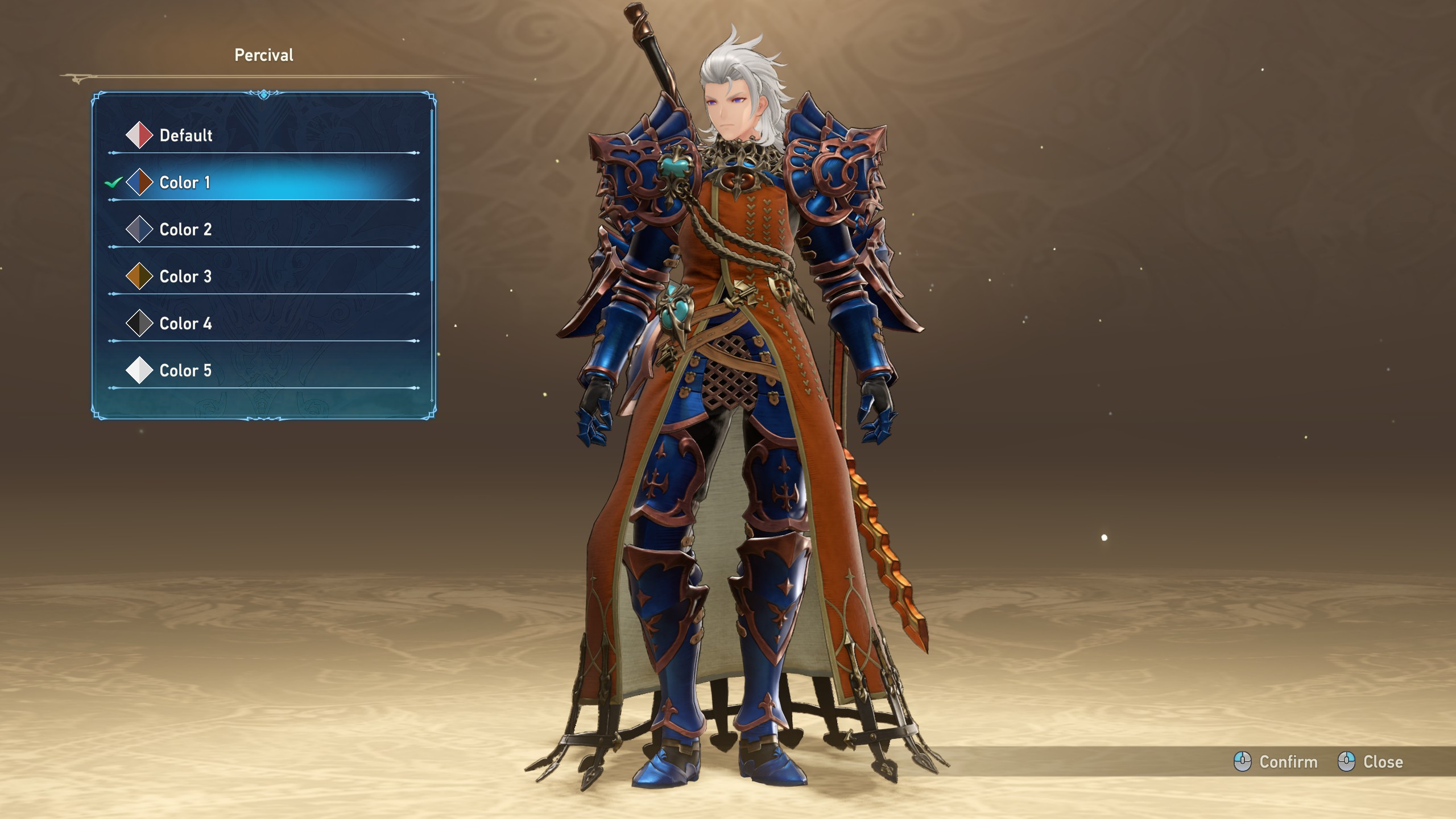The width and height of the screenshot is (1456, 819).
Task: Close the color selection screen
Action: coord(1371,762)
